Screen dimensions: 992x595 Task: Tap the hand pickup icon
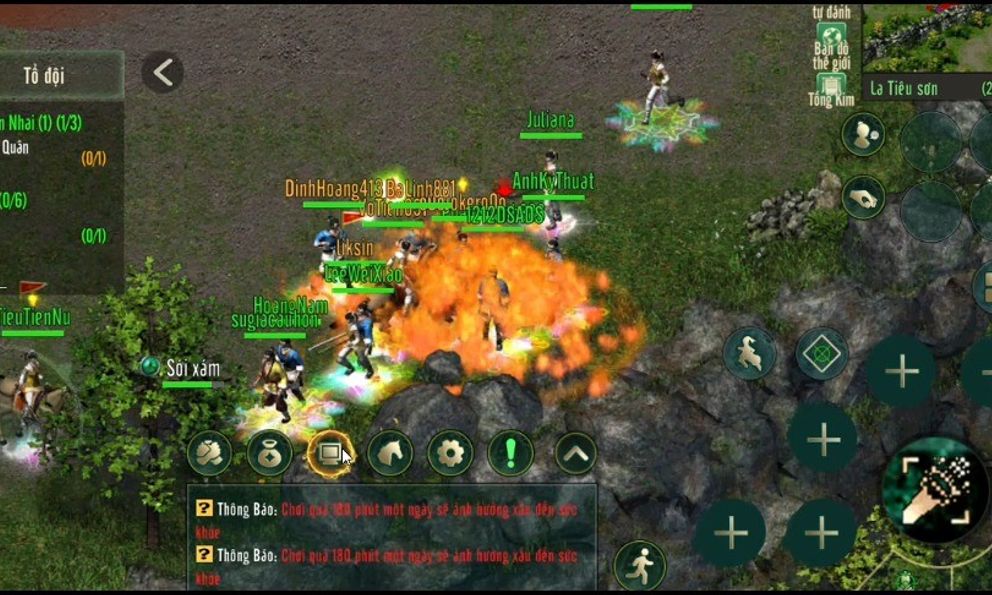pyautogui.click(x=862, y=198)
